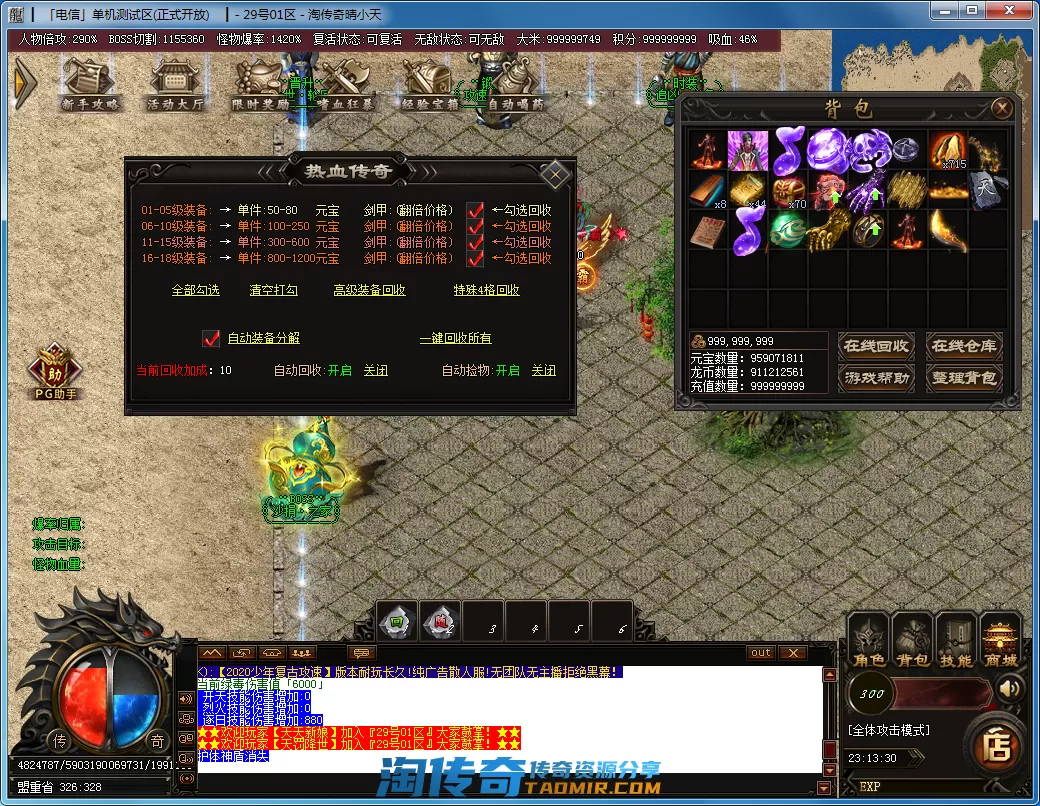Close the 背包 inventory window
Screen dimensions: 1040x806
(x=1001, y=108)
